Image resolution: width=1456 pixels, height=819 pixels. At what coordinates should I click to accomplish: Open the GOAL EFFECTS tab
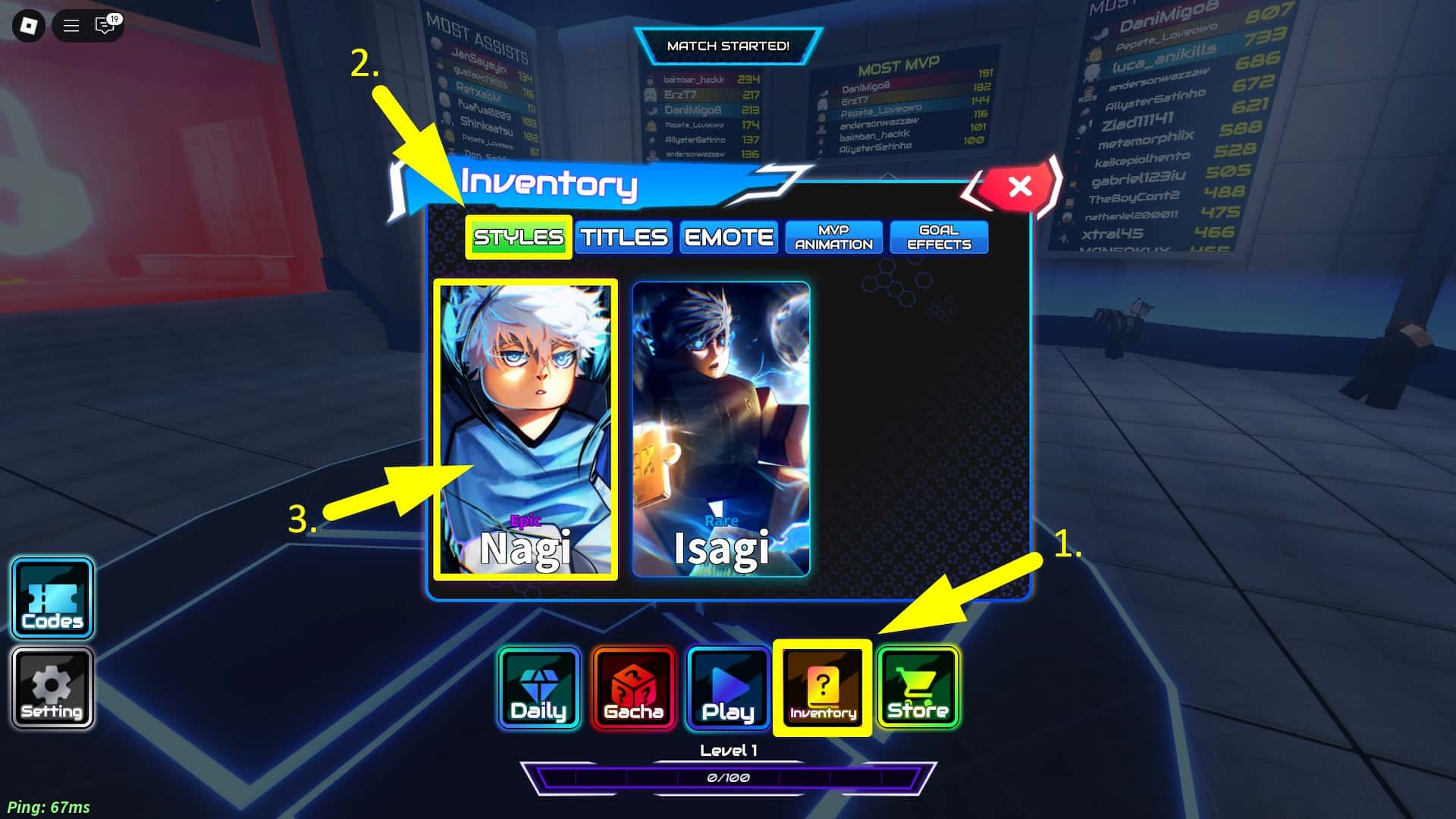point(939,237)
